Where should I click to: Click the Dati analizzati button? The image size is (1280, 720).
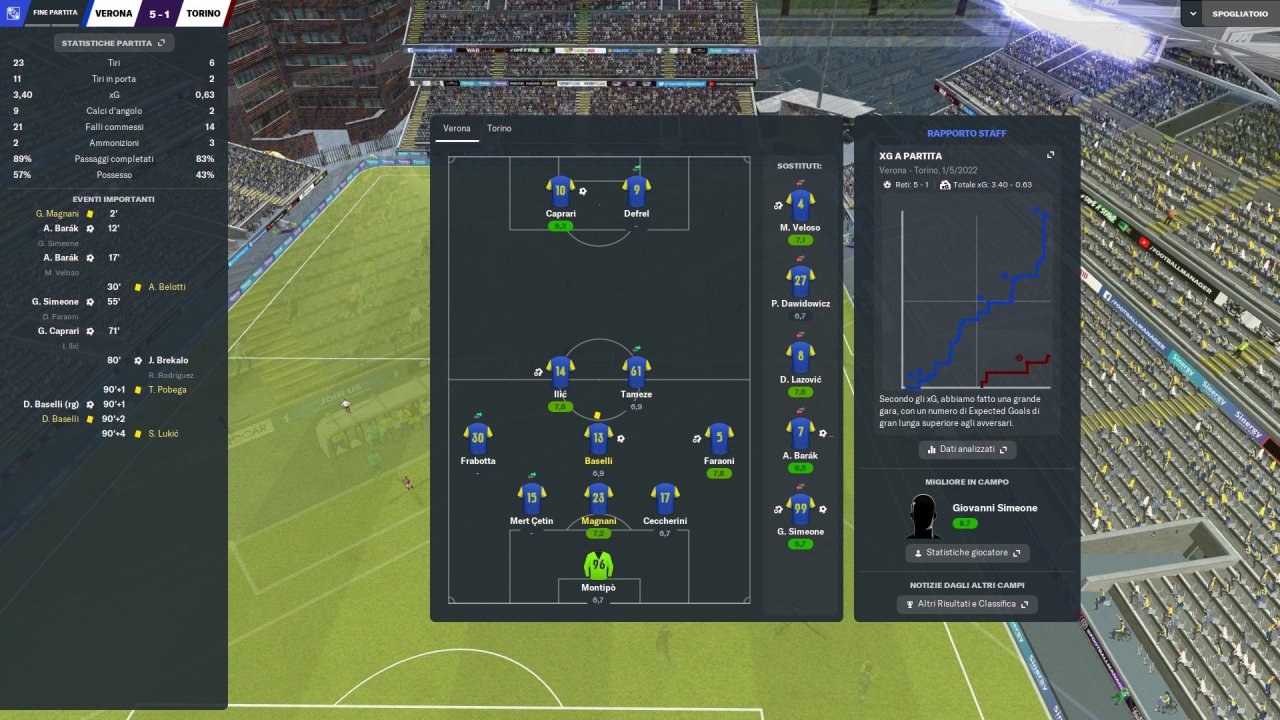pyautogui.click(x=967, y=449)
